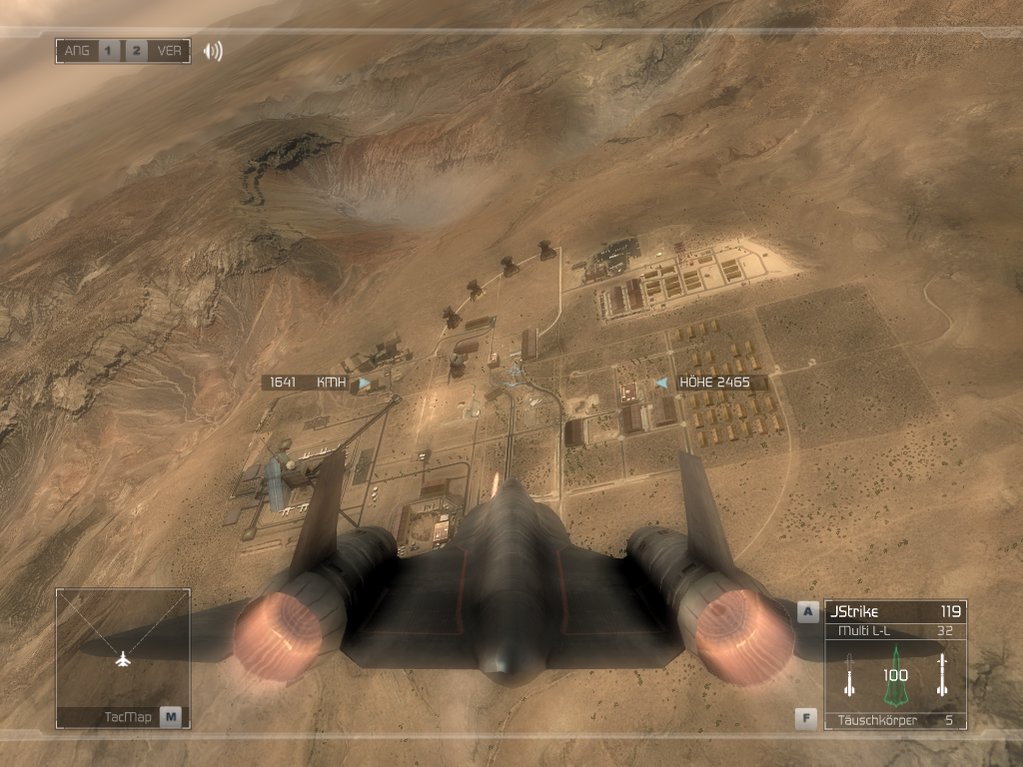
Task: Choose squad slot number 1
Action: (x=109, y=51)
